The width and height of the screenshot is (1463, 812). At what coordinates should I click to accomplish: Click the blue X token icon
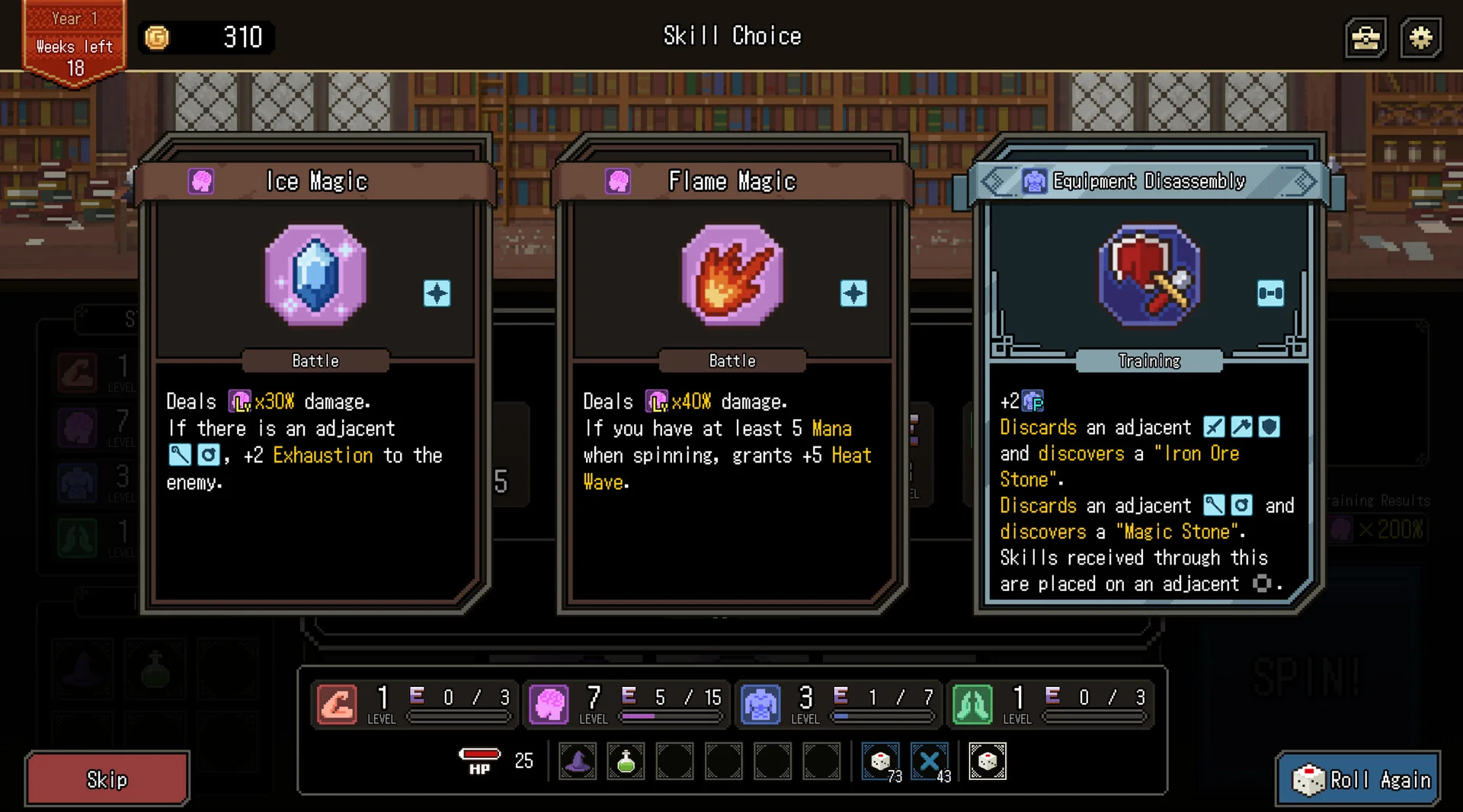click(929, 761)
